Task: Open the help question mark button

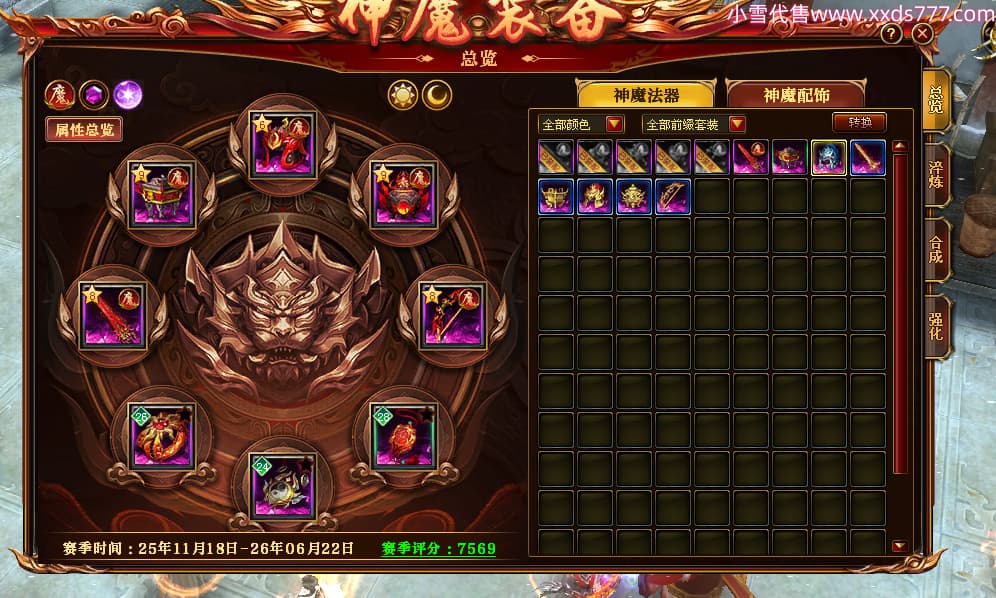Action: tap(890, 34)
